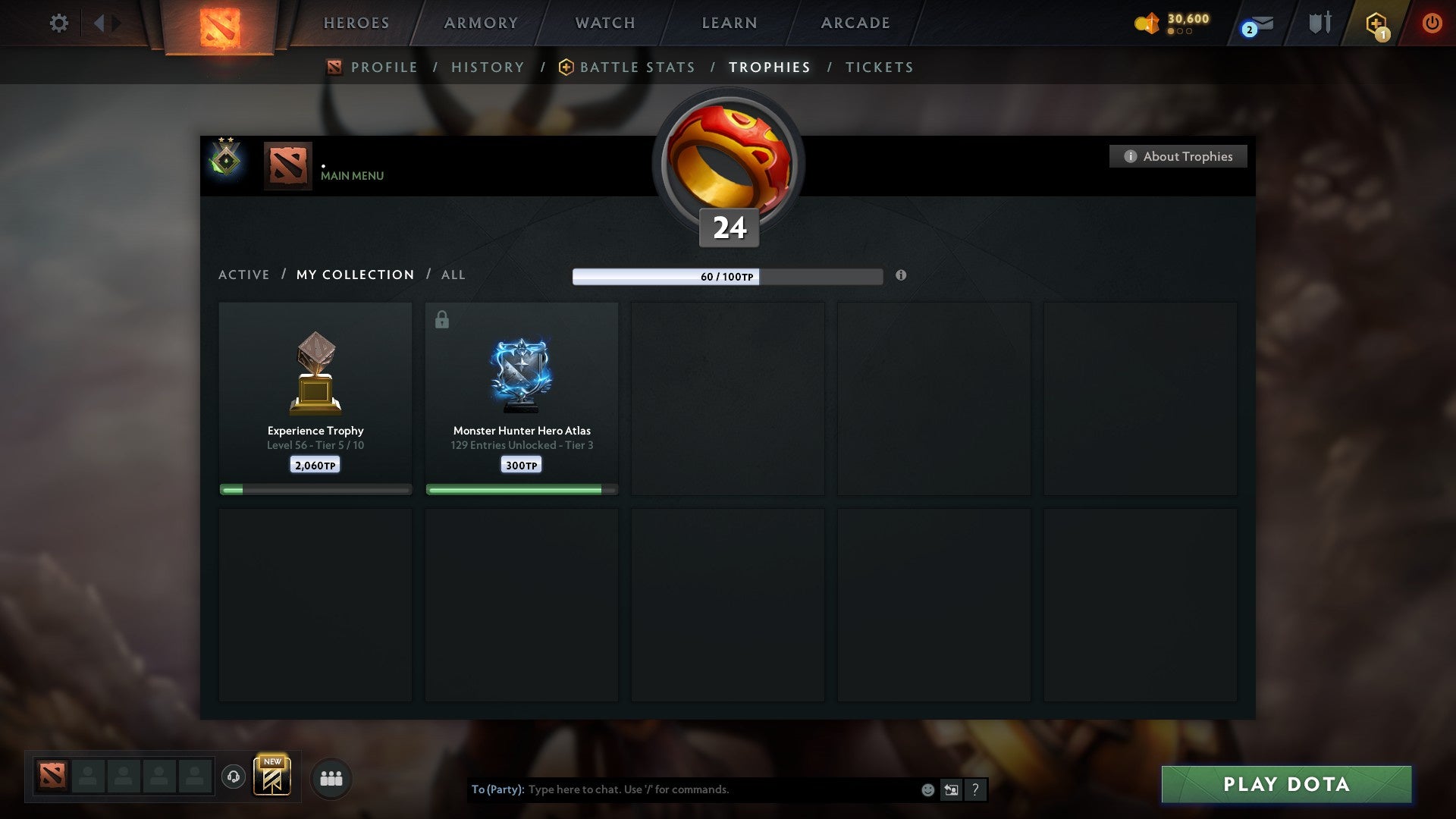Open the battle pass hexagon icon with notification
Screen dimensions: 1456x819
coord(1376,23)
